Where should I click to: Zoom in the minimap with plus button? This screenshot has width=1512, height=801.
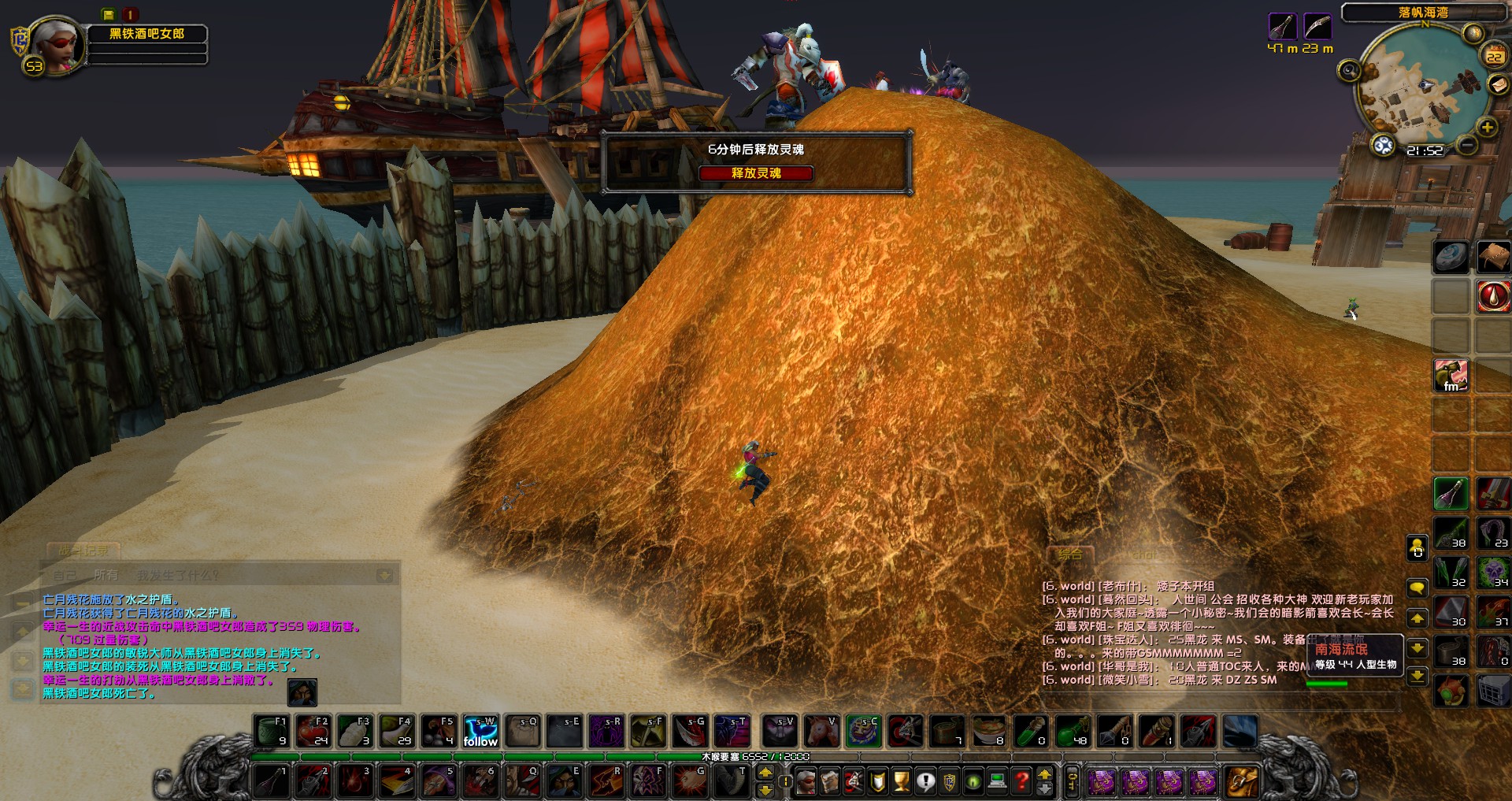[1487, 127]
